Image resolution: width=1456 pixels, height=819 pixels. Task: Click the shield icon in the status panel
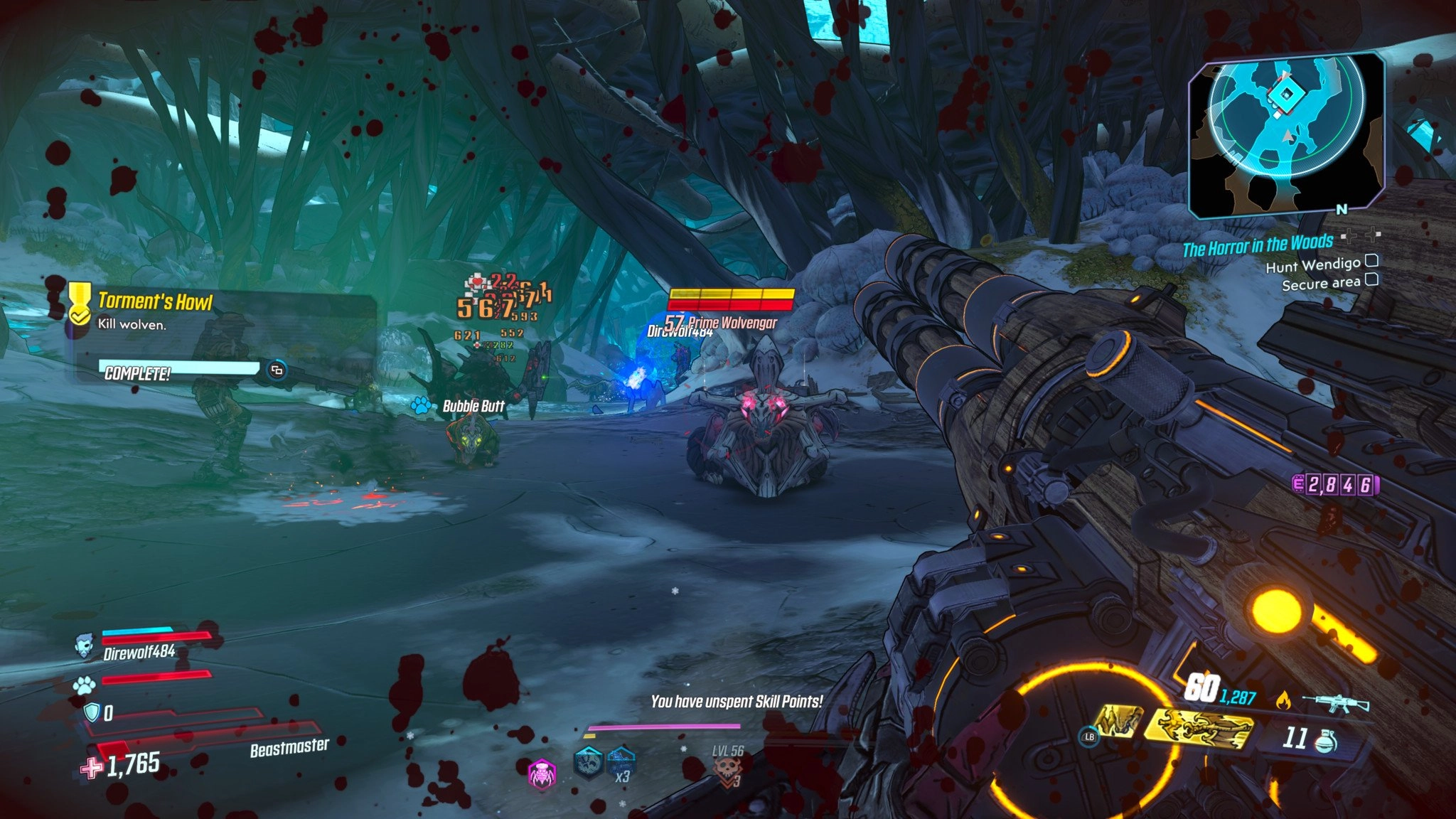coord(92,712)
